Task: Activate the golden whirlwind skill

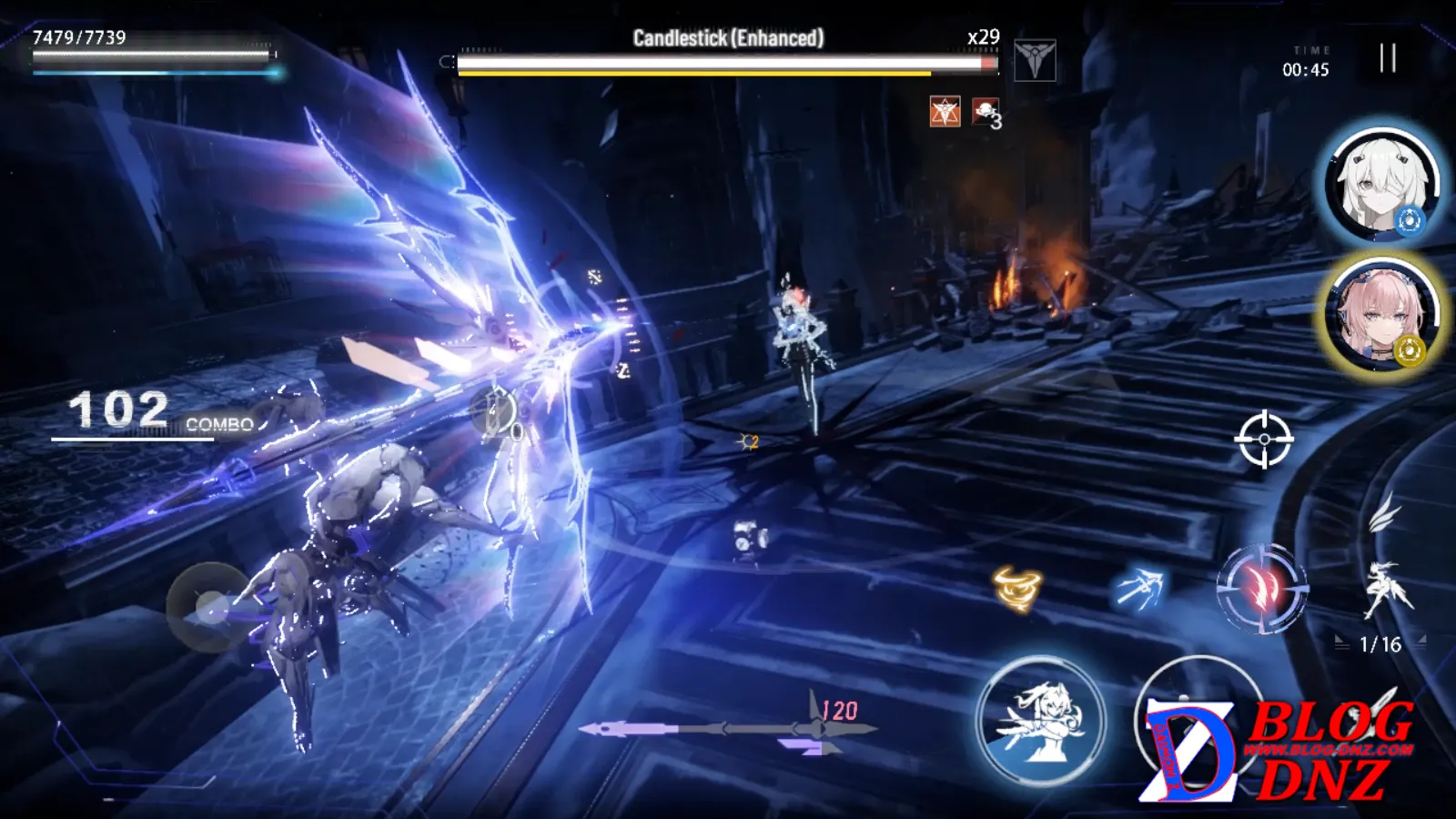Action: click(1016, 588)
